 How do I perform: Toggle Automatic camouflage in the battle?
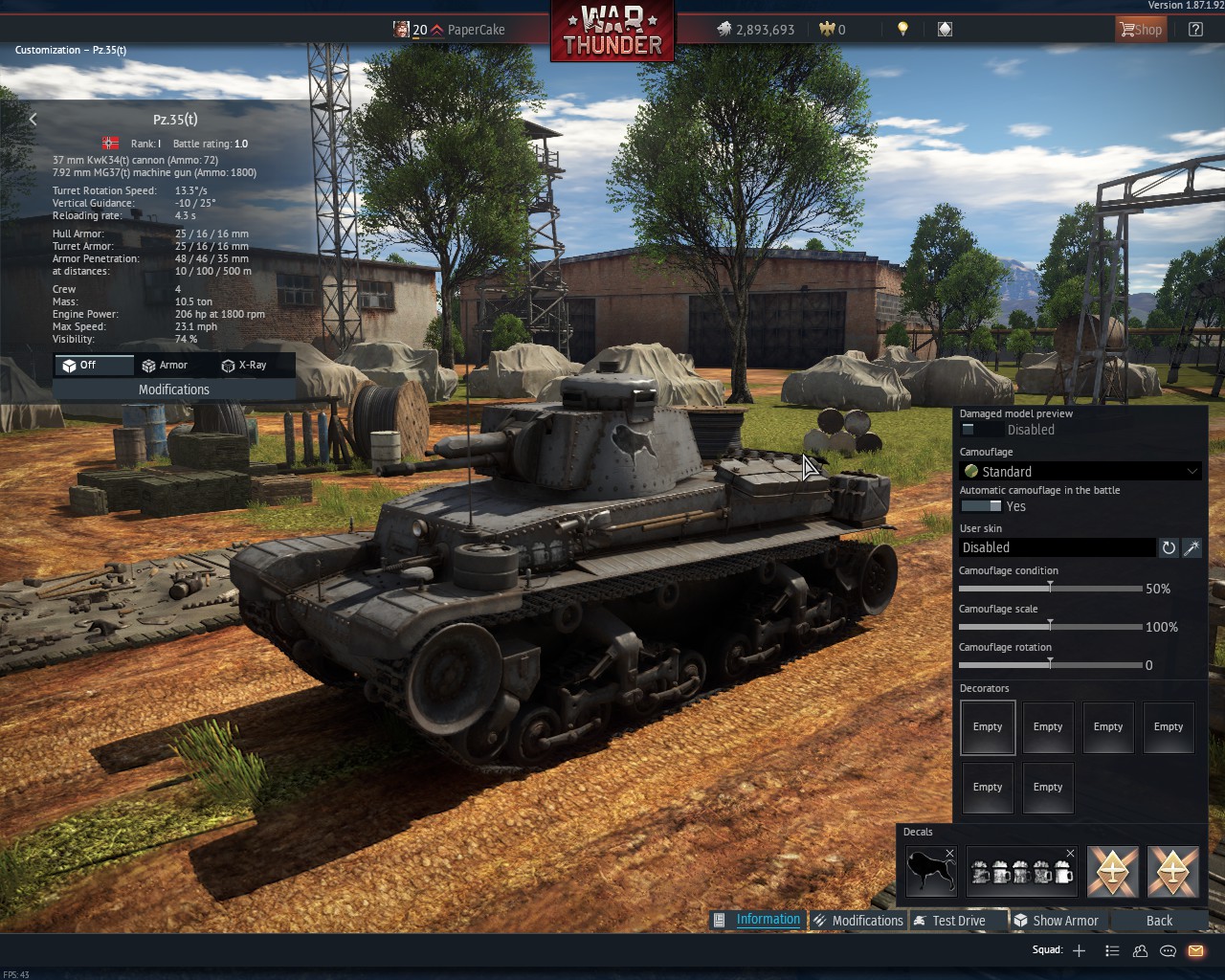click(981, 506)
